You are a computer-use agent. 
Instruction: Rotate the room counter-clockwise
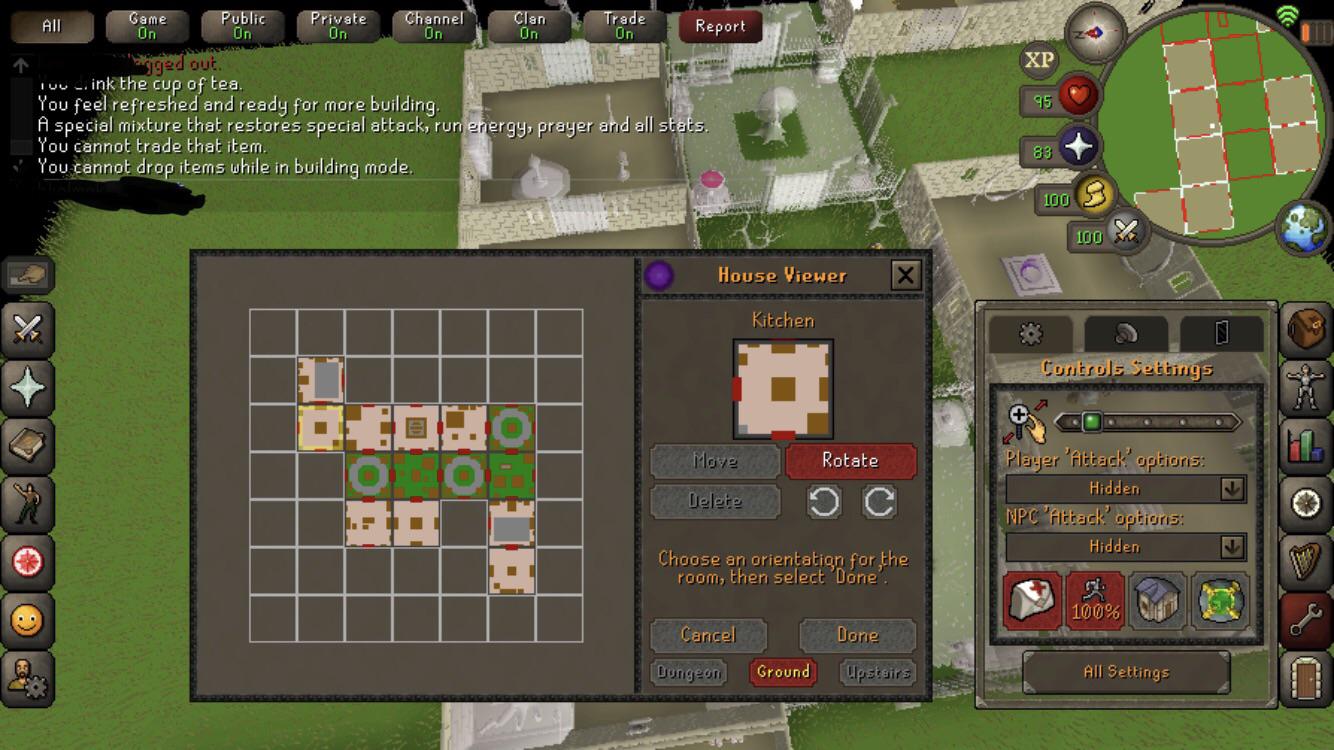click(824, 502)
